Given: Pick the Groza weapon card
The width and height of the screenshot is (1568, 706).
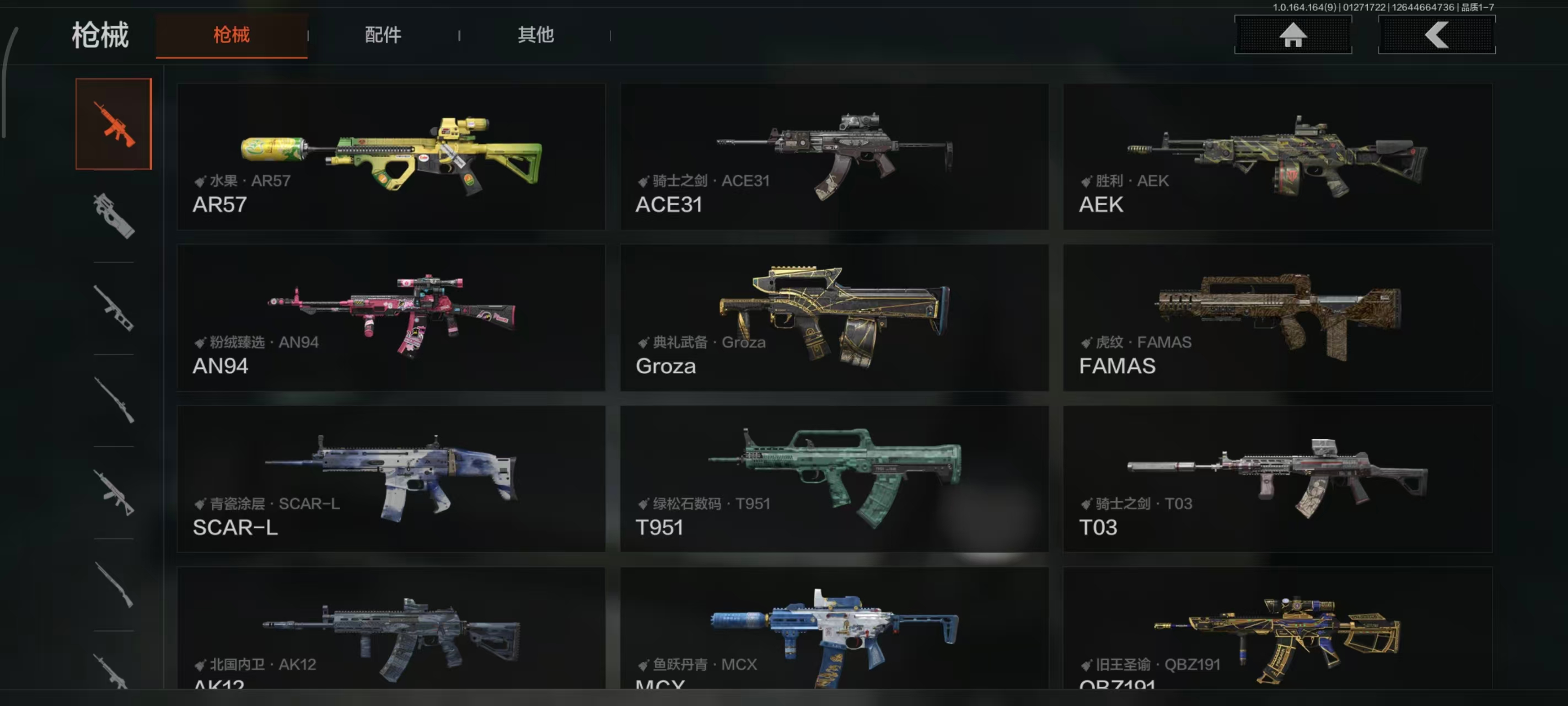Looking at the screenshot, I should pos(834,317).
